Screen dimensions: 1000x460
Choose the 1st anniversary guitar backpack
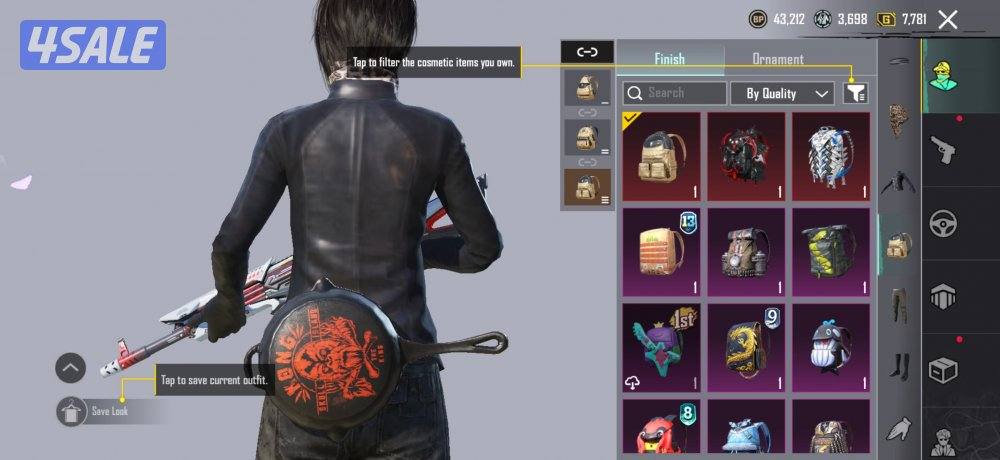[661, 346]
